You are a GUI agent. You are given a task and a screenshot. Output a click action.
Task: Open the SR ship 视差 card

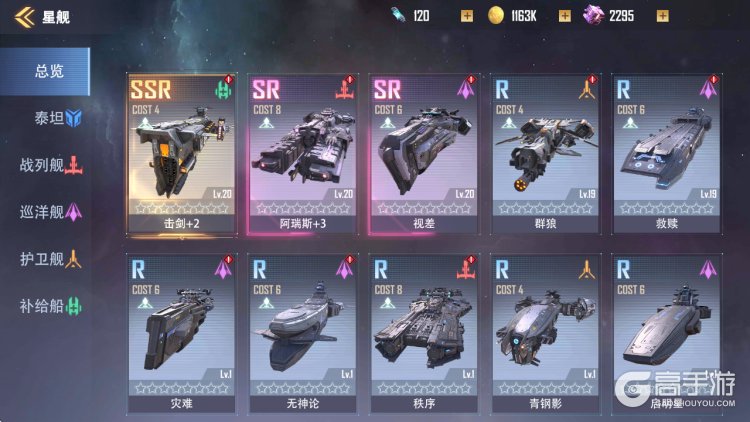[426, 150]
